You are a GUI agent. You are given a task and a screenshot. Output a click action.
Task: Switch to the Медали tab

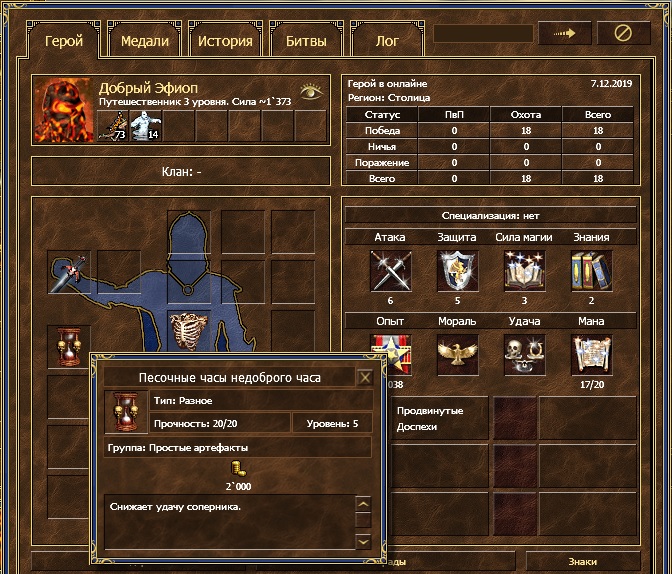[145, 41]
